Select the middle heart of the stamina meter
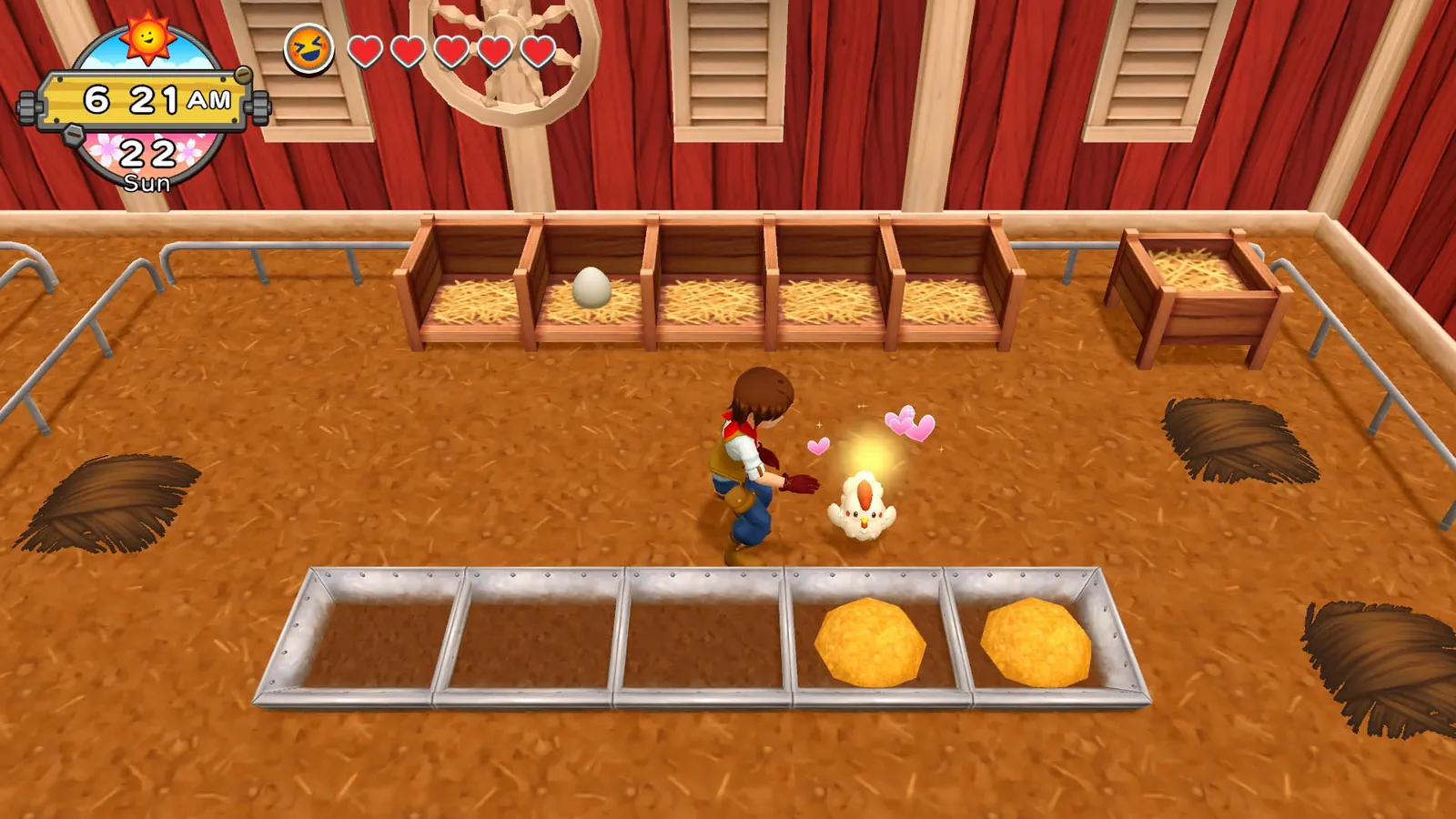Image resolution: width=1456 pixels, height=819 pixels. (x=450, y=51)
